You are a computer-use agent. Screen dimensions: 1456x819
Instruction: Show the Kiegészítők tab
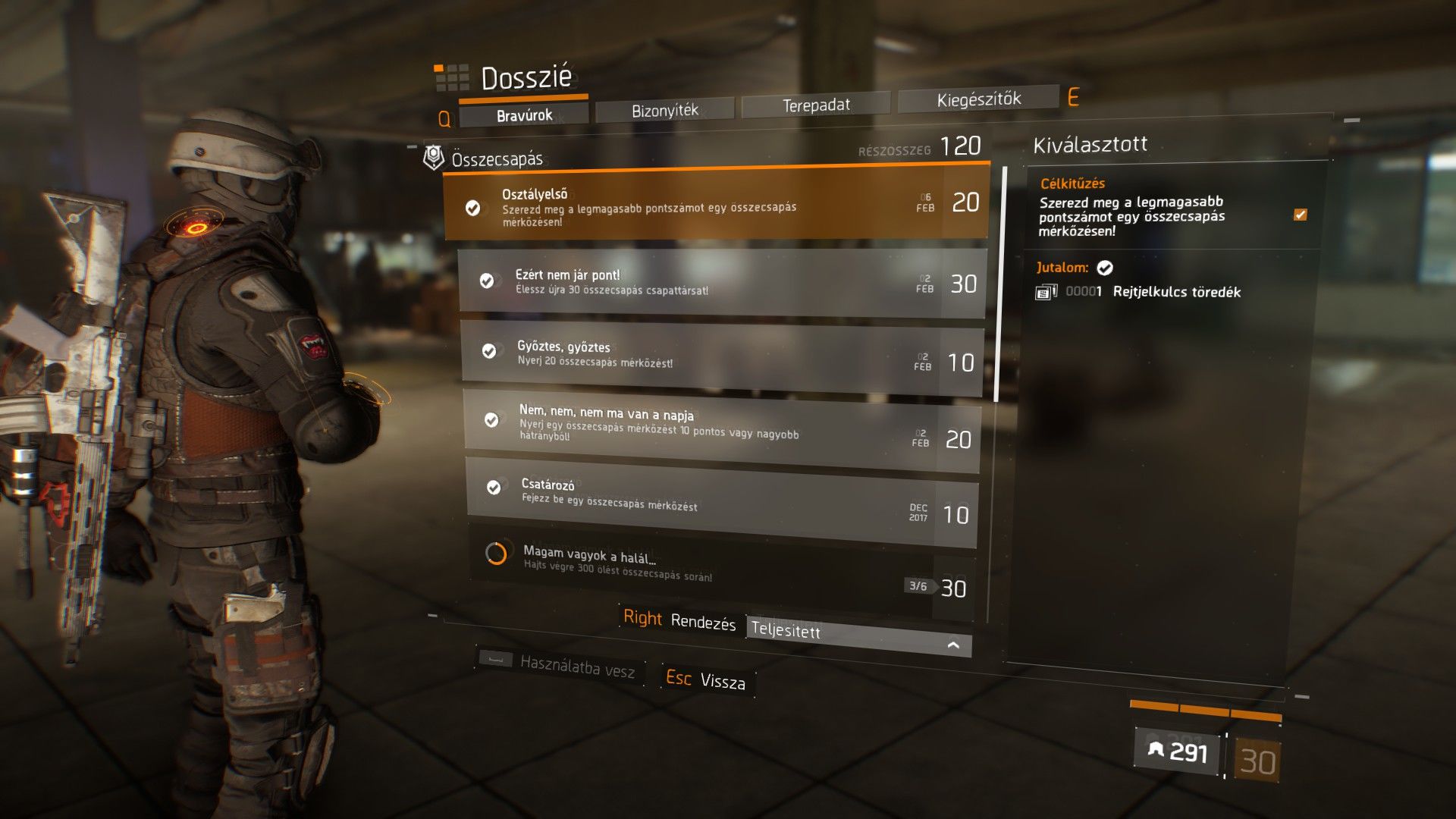point(978,99)
